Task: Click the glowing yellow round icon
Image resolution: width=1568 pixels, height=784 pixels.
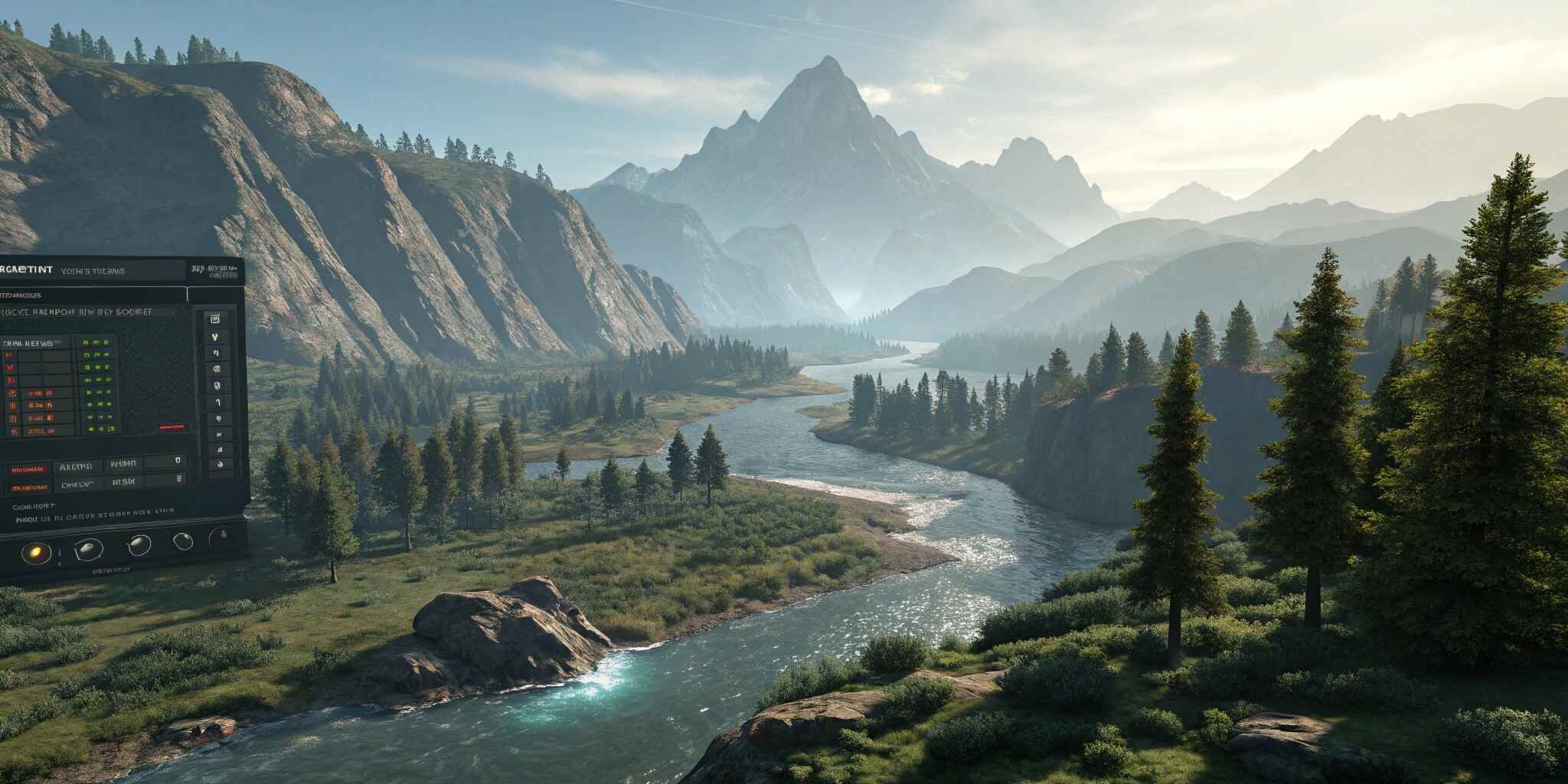Action: 36,551
